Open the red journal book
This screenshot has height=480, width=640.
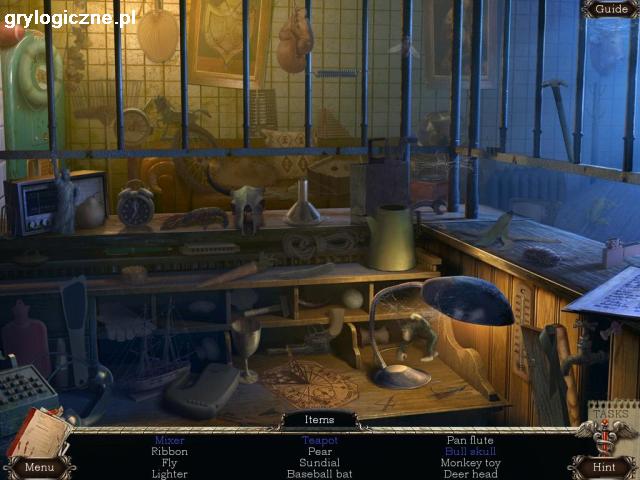click(37, 431)
